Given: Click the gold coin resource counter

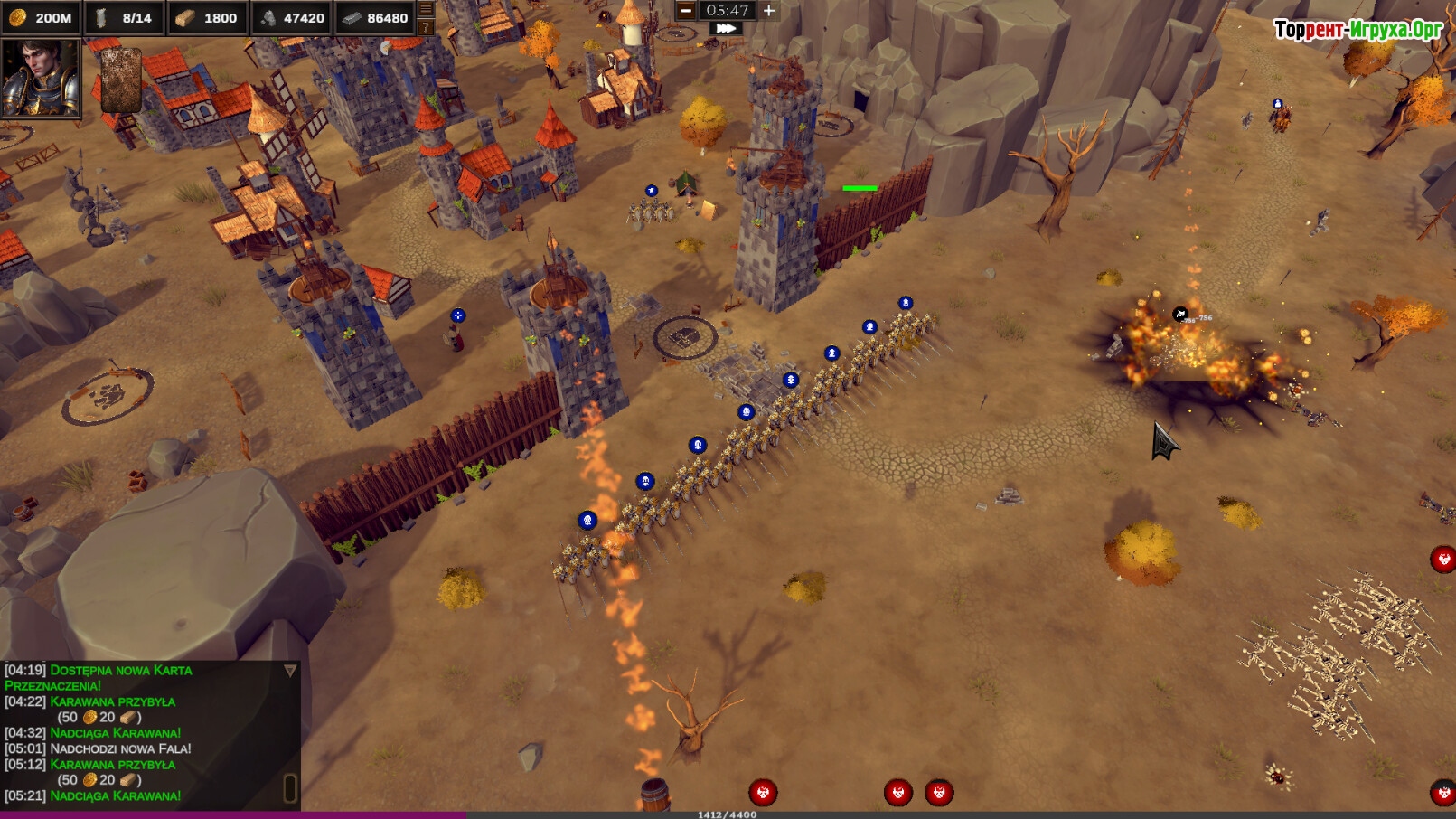Looking at the screenshot, I should point(42,18).
